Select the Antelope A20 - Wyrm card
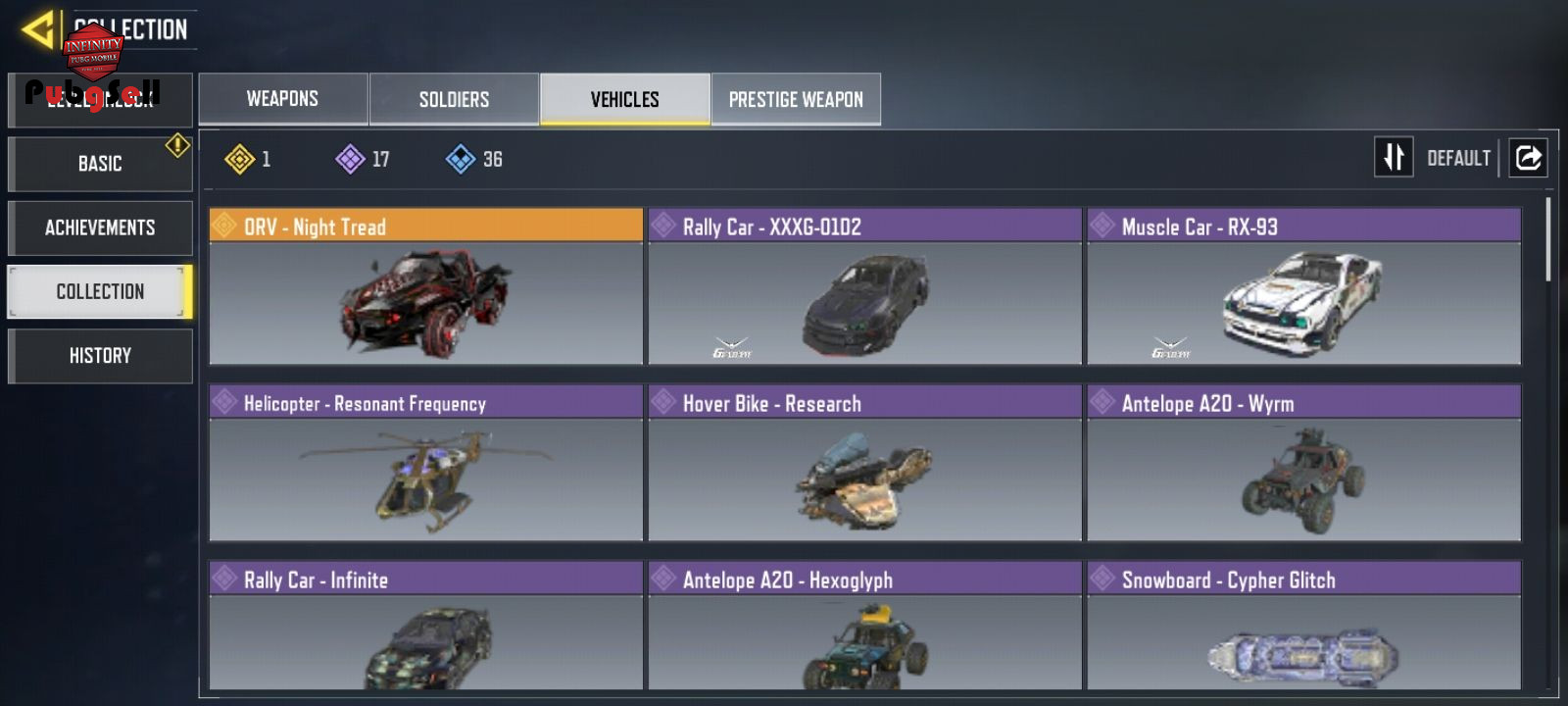This screenshot has height=706, width=1568. 1303,463
